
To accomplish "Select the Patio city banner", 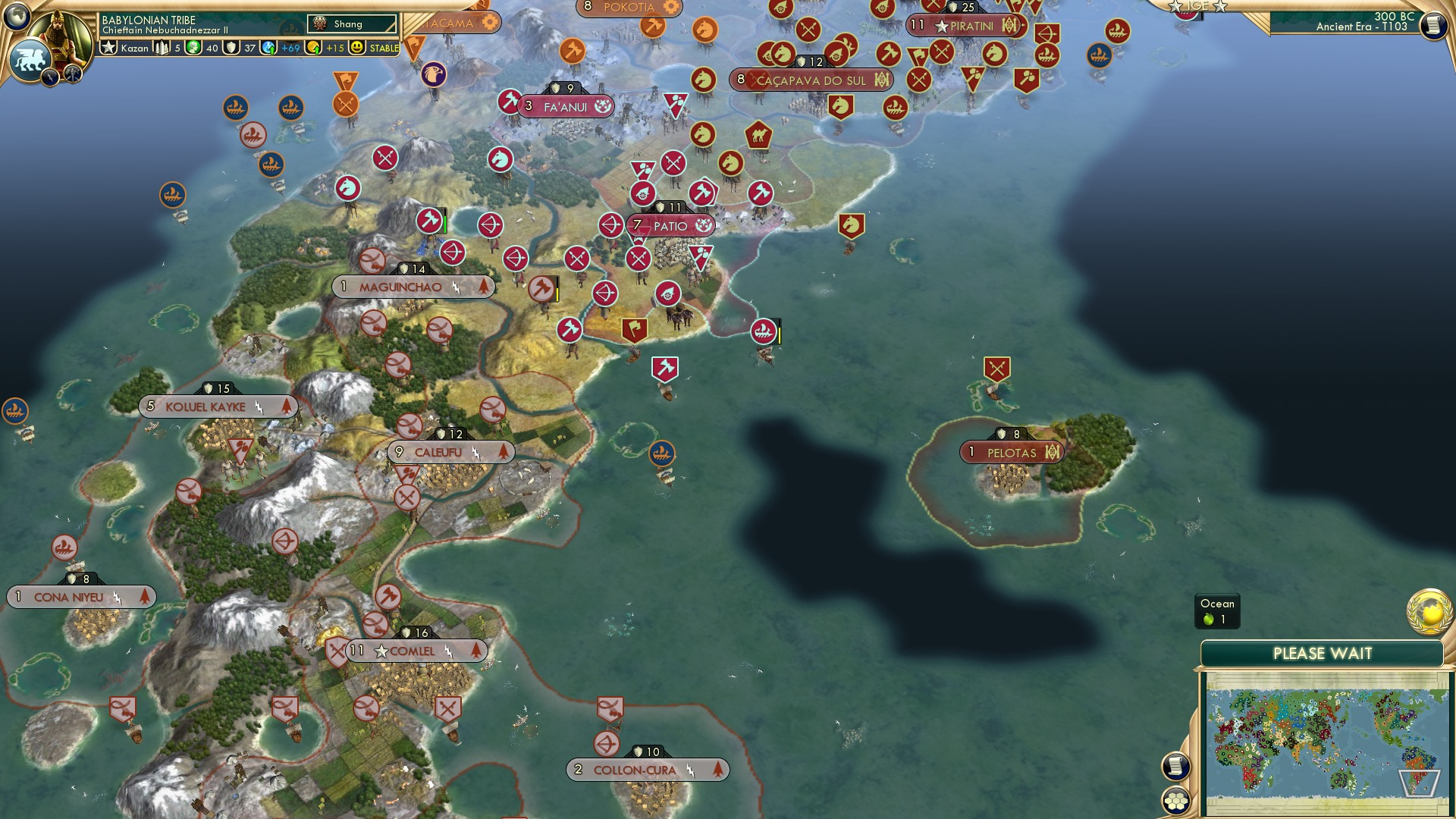I will point(668,226).
